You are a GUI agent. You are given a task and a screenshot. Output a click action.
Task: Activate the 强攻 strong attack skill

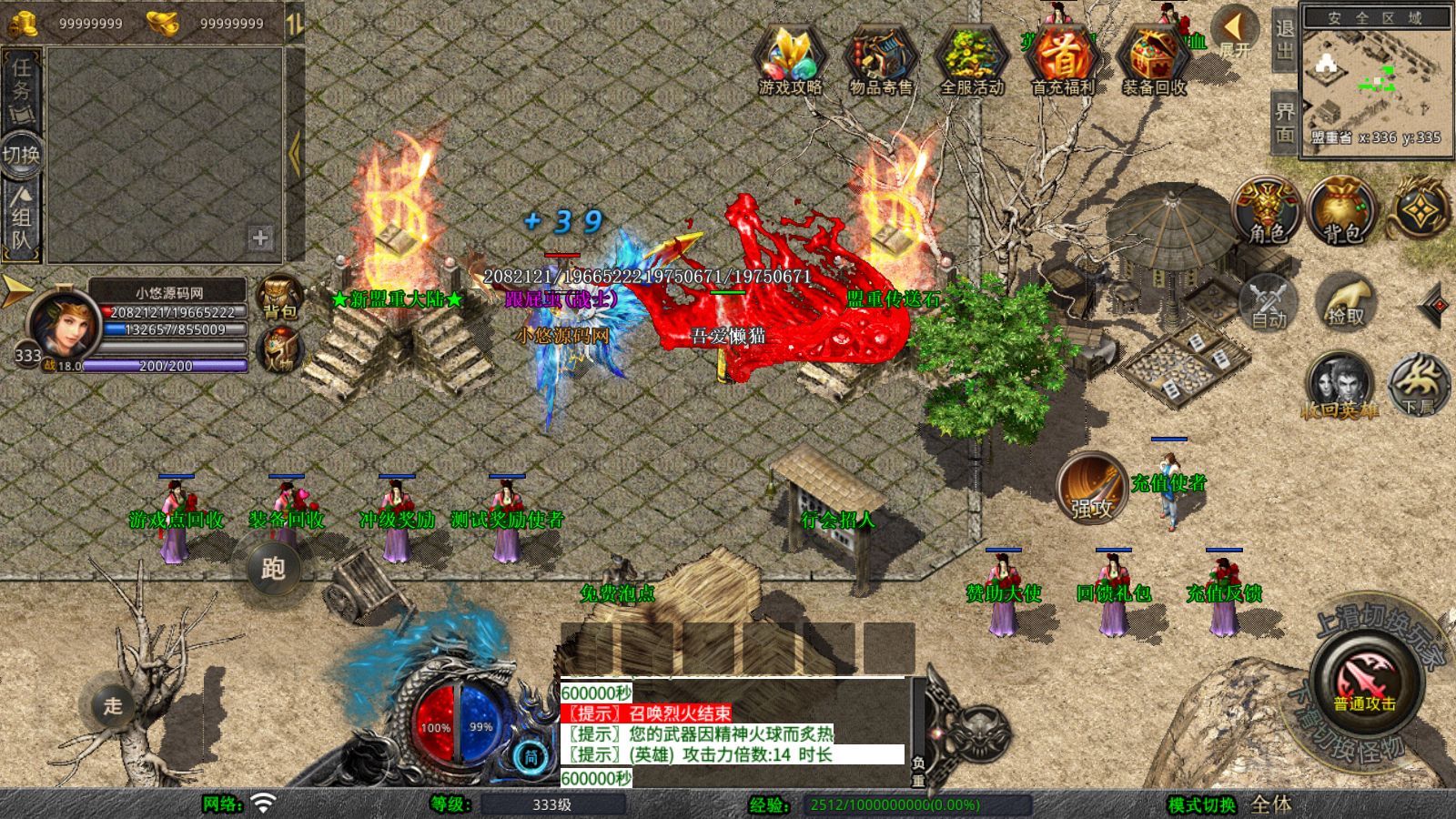pyautogui.click(x=1092, y=488)
